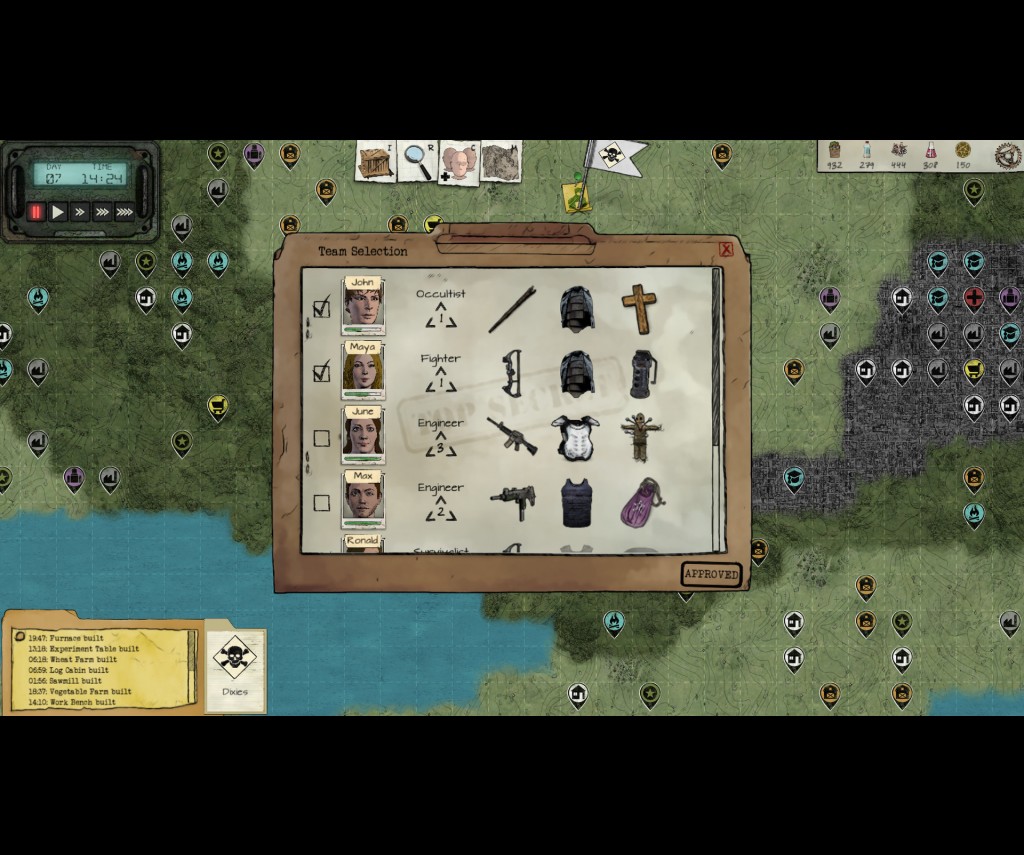Confirm the team with the Approved button

pyautogui.click(x=711, y=575)
